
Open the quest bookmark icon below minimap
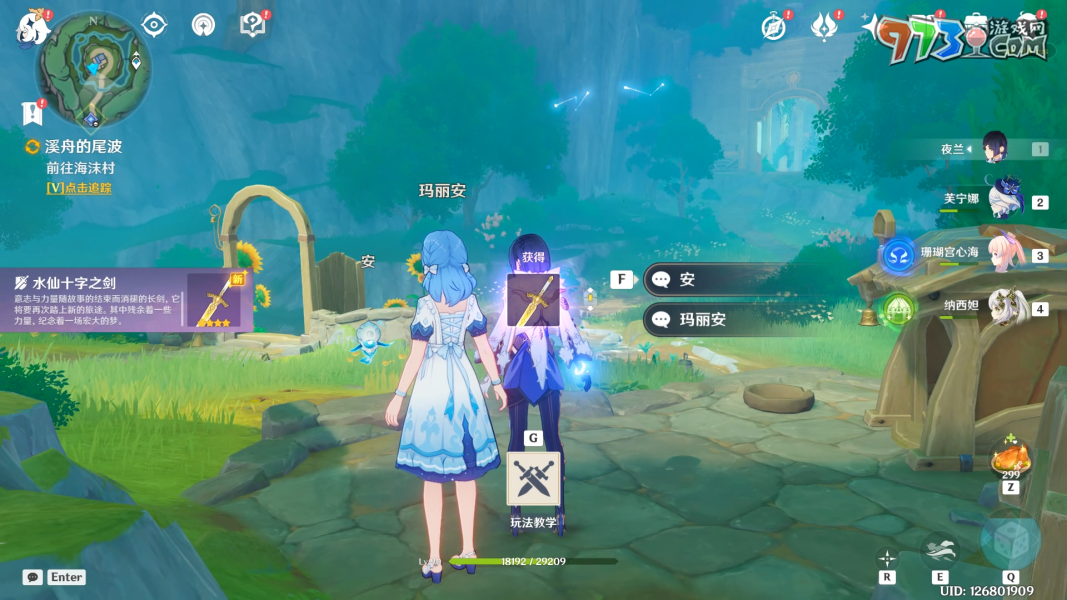click(x=32, y=113)
